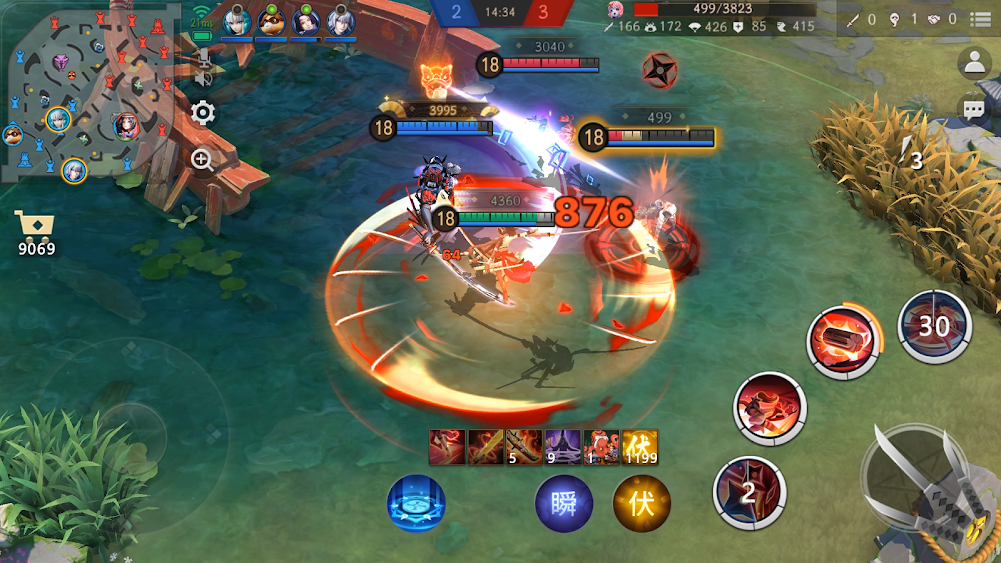Cast the skill with cooldown number 2

[x=749, y=492]
